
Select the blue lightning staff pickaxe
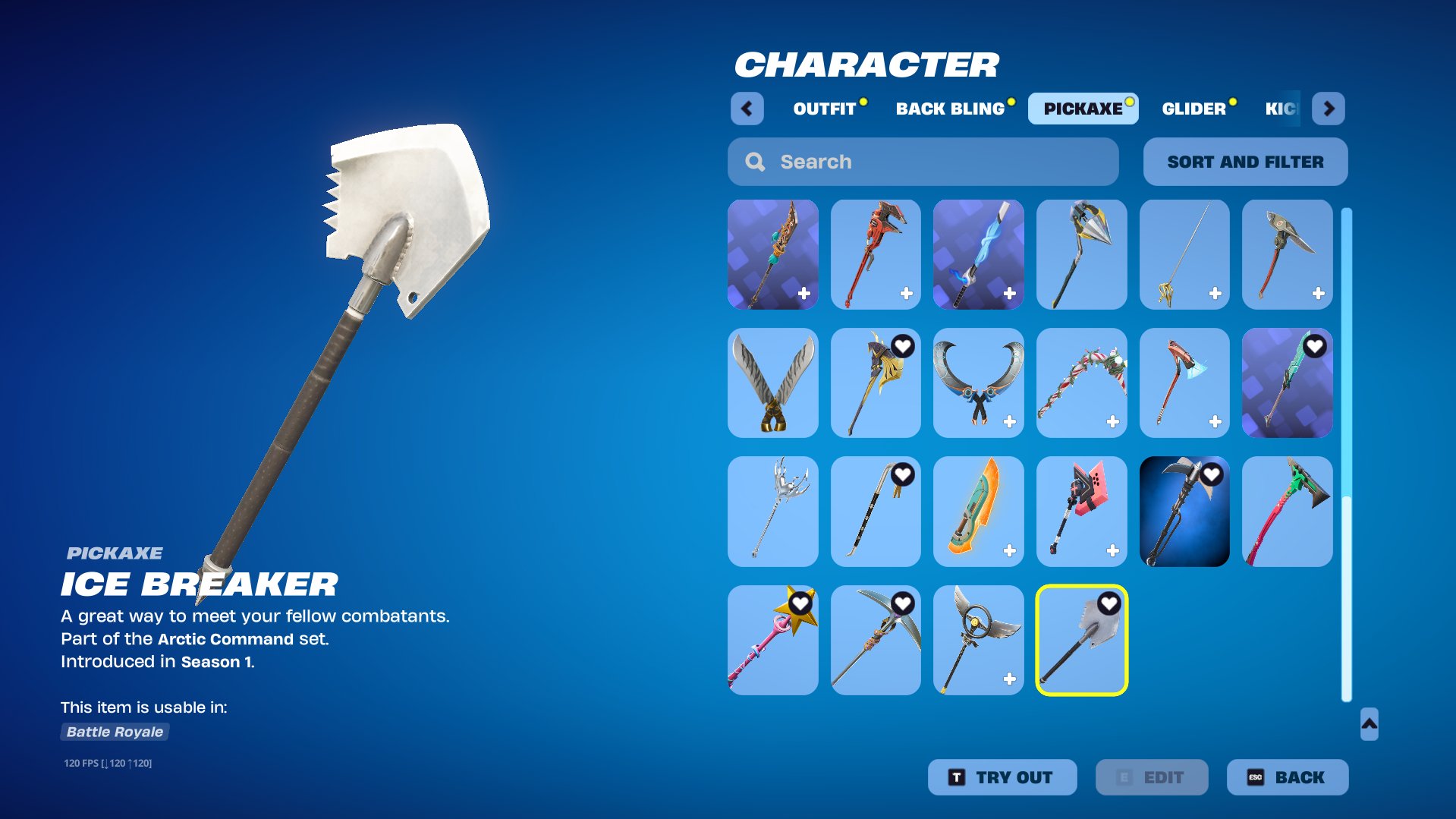tap(978, 254)
